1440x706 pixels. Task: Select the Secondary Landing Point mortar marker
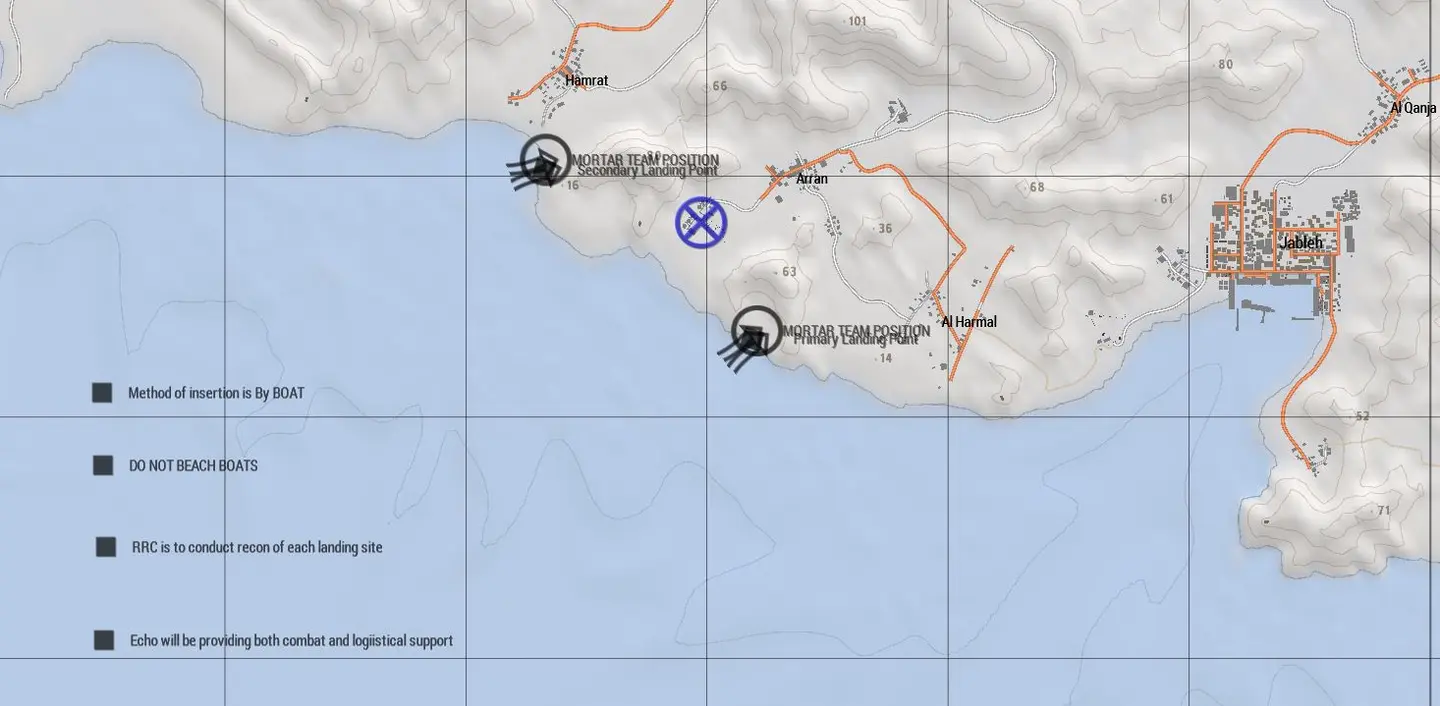545,160
